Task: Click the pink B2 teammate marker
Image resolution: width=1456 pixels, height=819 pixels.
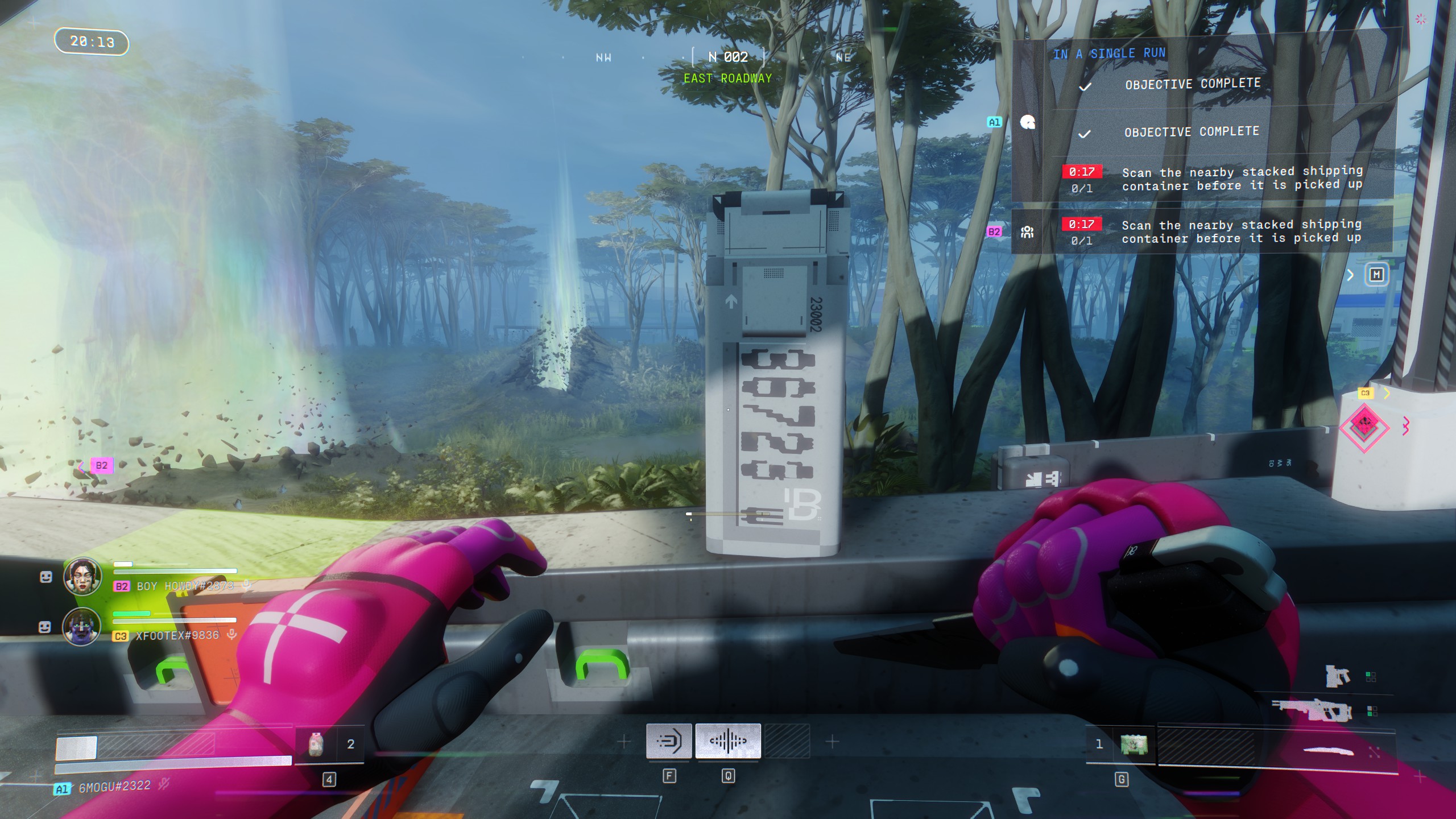Action: tap(101, 465)
